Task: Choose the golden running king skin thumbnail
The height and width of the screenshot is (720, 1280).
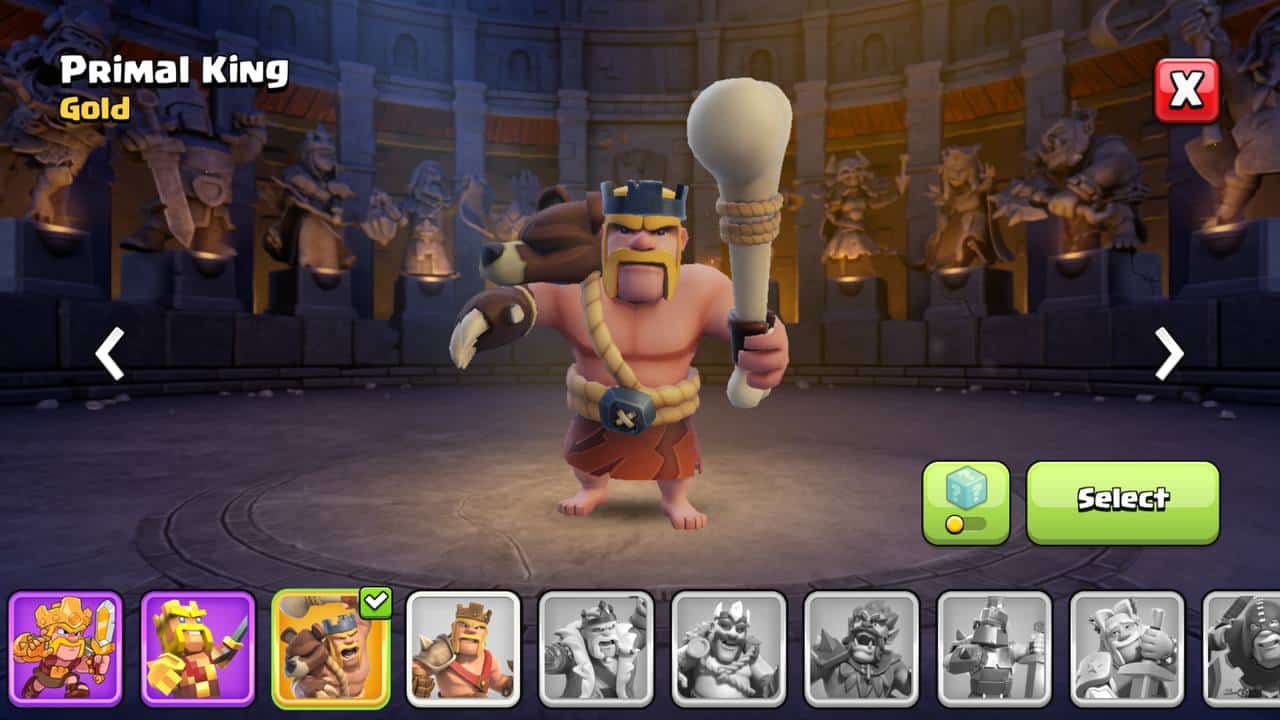Action: coord(66,648)
